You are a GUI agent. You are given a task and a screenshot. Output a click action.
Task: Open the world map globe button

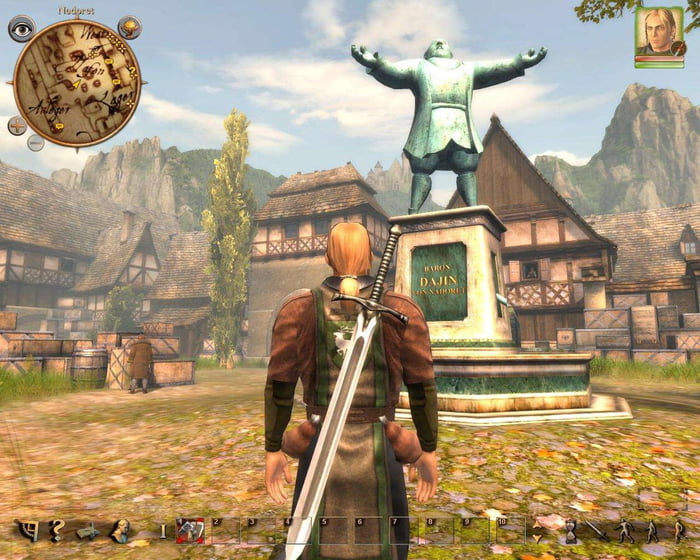click(x=129, y=27)
